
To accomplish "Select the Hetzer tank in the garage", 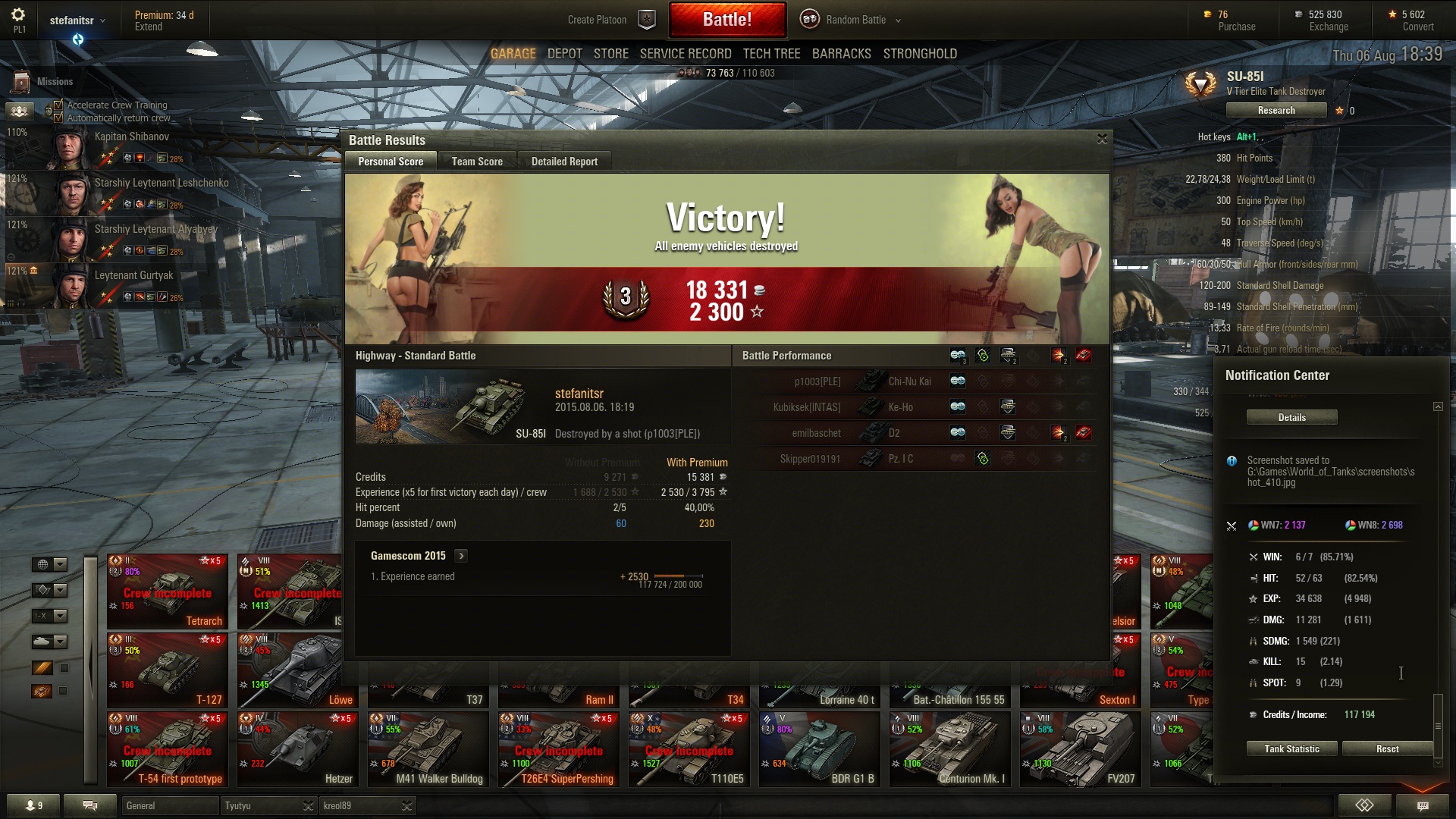I will pyautogui.click(x=297, y=749).
